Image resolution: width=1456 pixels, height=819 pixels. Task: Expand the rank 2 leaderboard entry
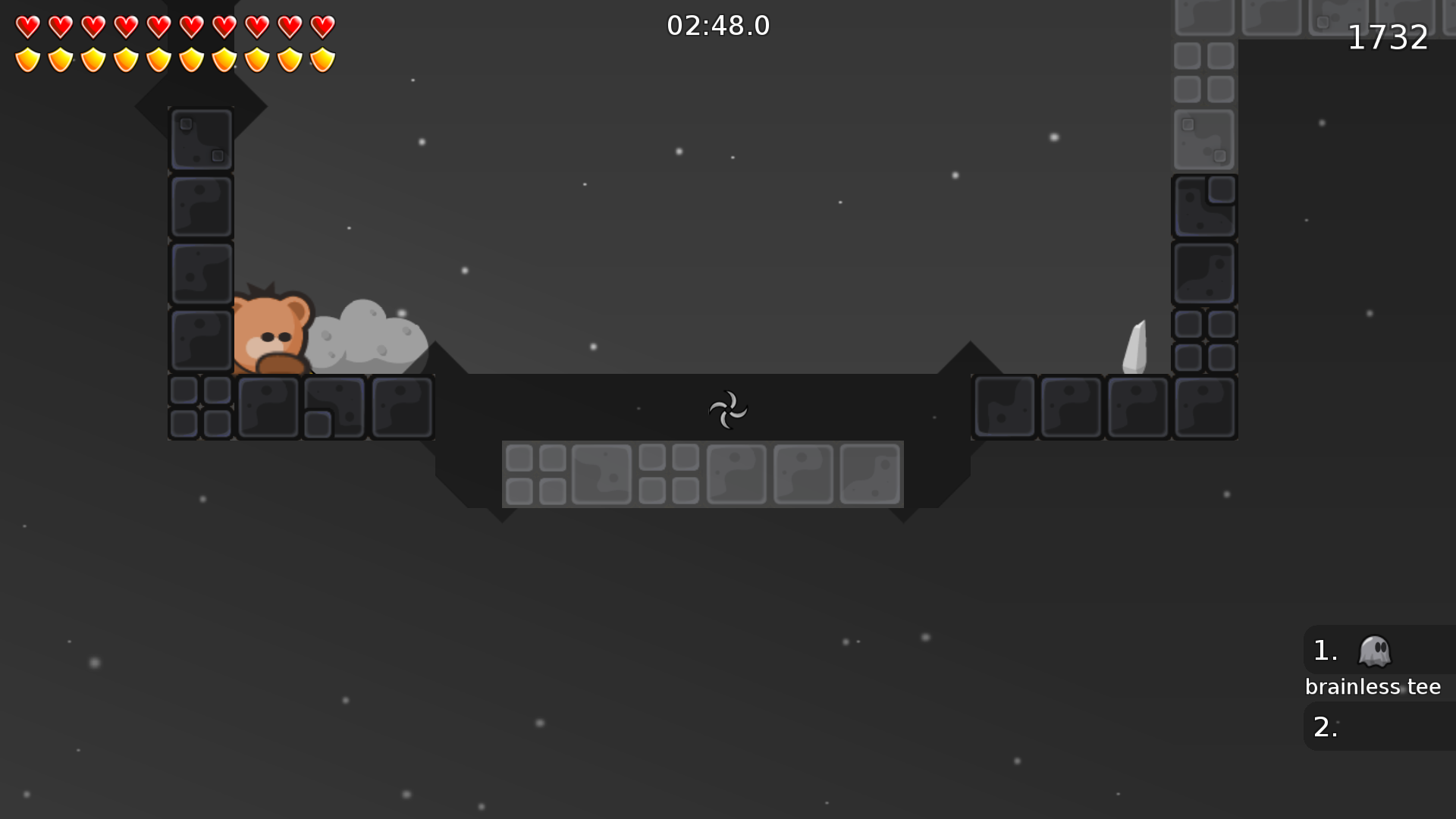[1326, 726]
